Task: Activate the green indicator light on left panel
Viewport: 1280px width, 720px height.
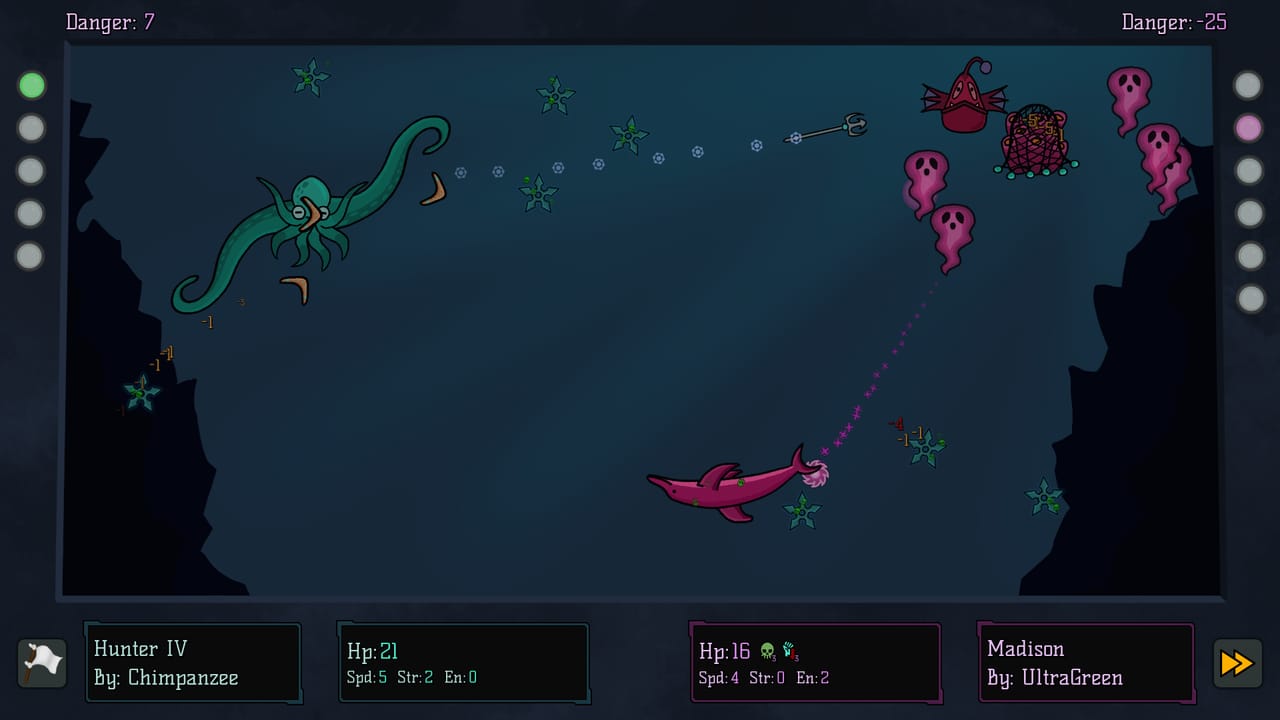Action: click(x=31, y=85)
